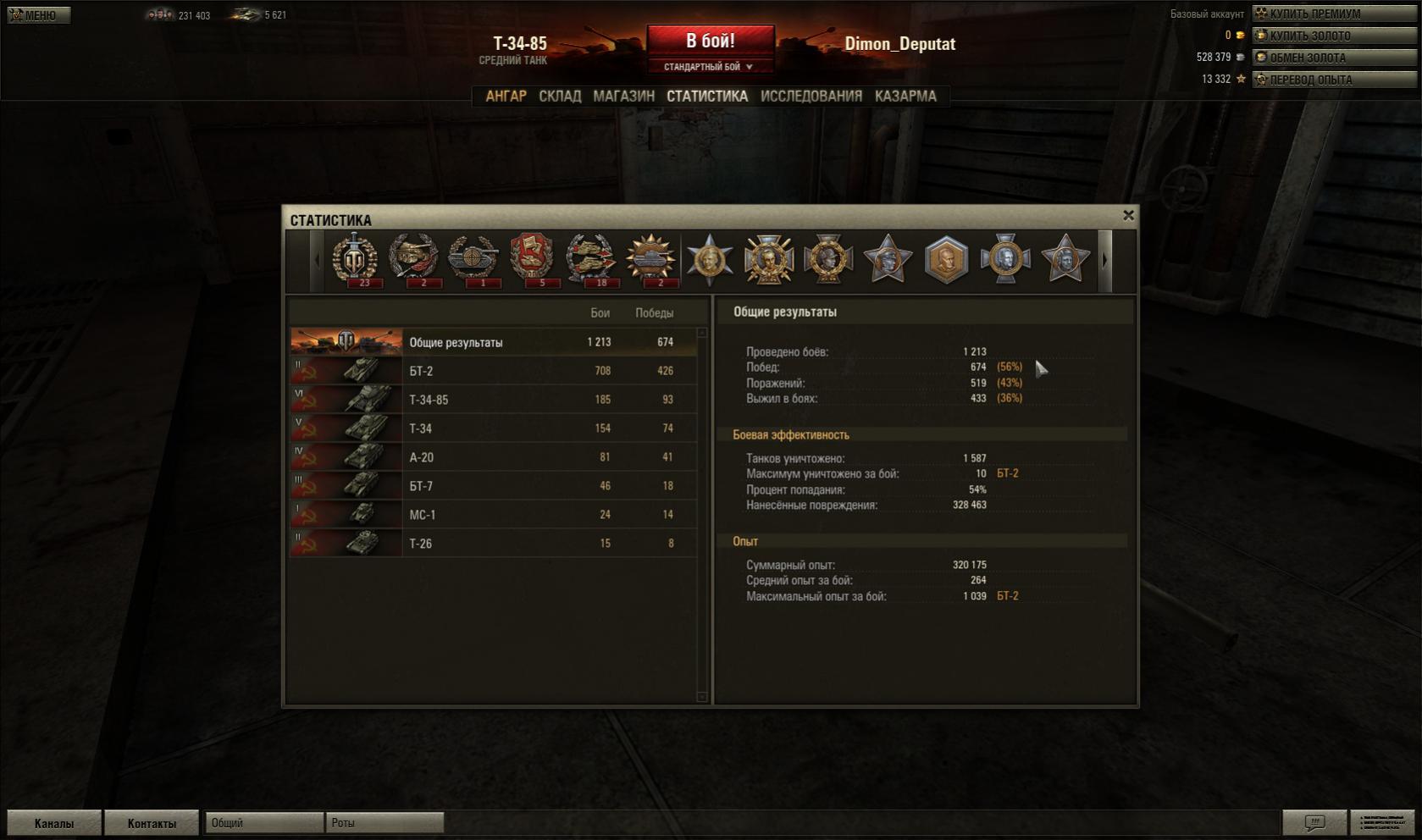Open the Каналы chat channels button

point(54,823)
